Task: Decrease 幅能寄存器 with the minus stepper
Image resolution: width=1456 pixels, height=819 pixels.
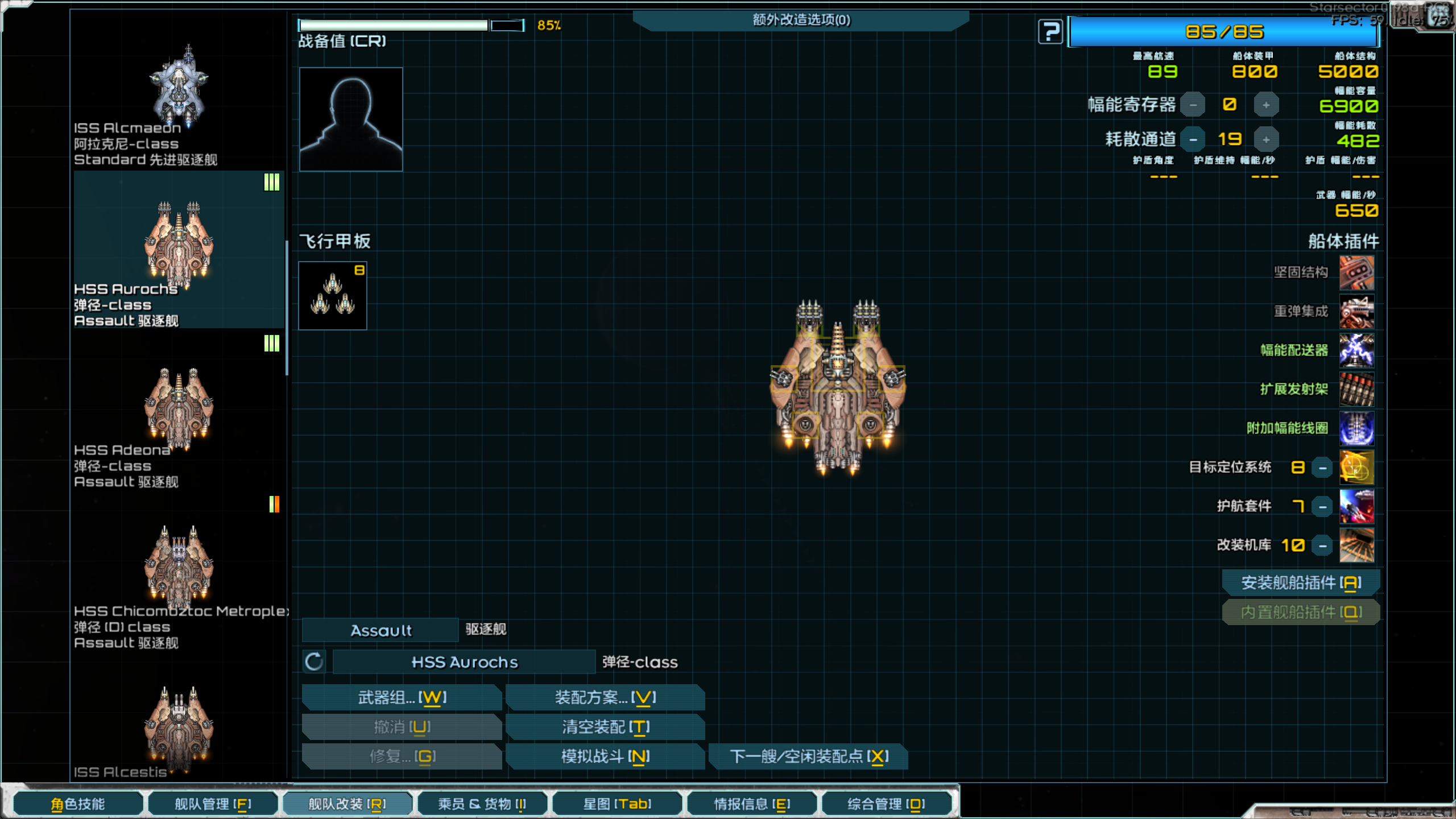Action: coord(1192,104)
